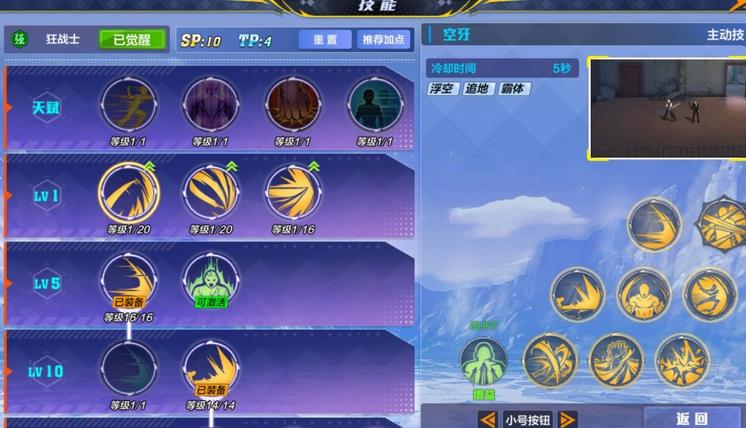The width and height of the screenshot is (746, 428).
Task: Select the green hooded figure skill slot
Action: tap(484, 362)
